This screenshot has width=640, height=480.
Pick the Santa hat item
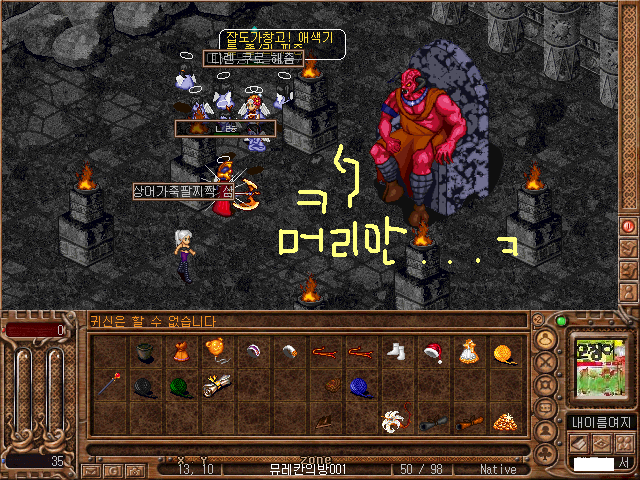(x=433, y=351)
